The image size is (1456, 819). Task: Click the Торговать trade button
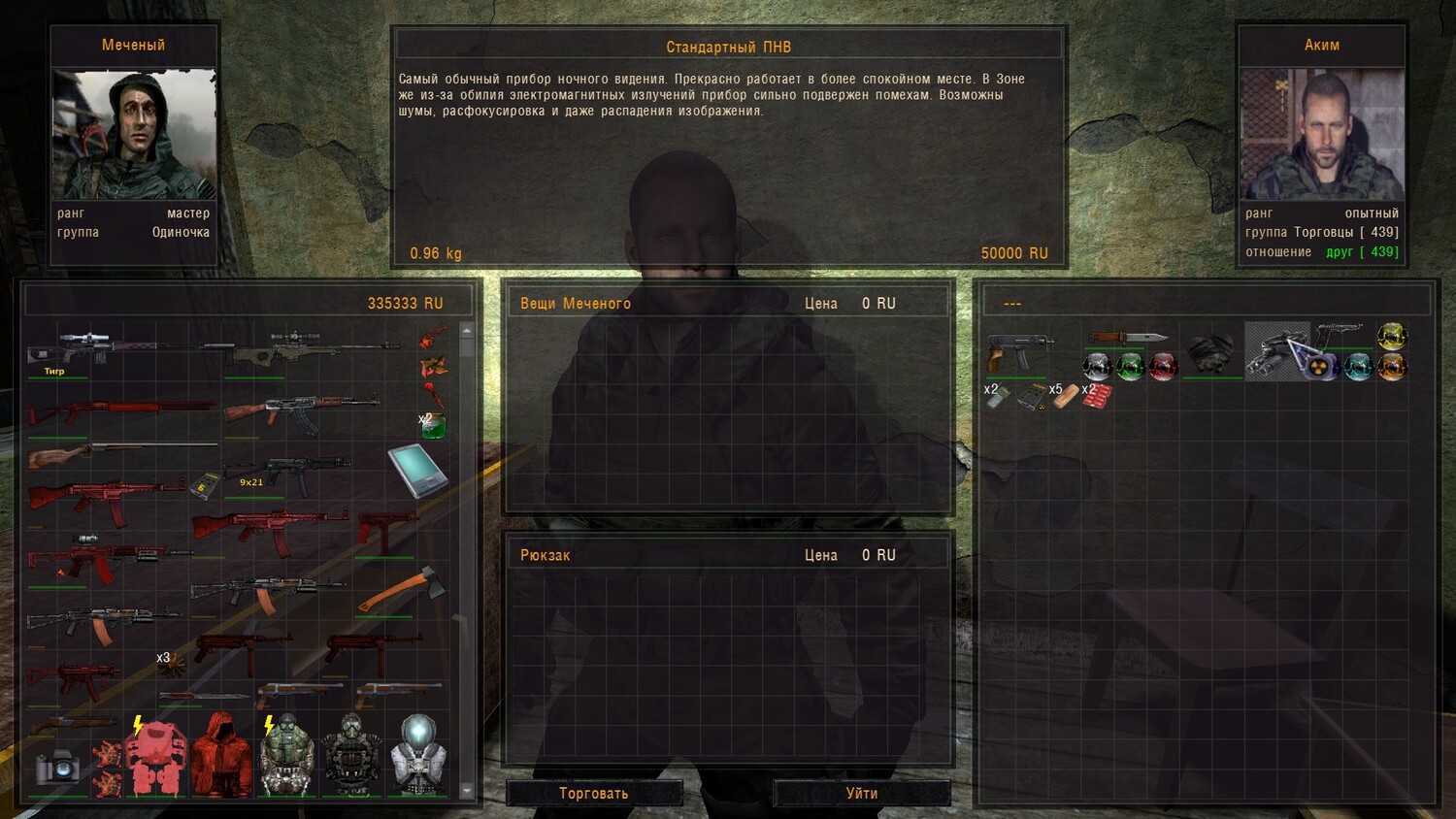point(593,793)
